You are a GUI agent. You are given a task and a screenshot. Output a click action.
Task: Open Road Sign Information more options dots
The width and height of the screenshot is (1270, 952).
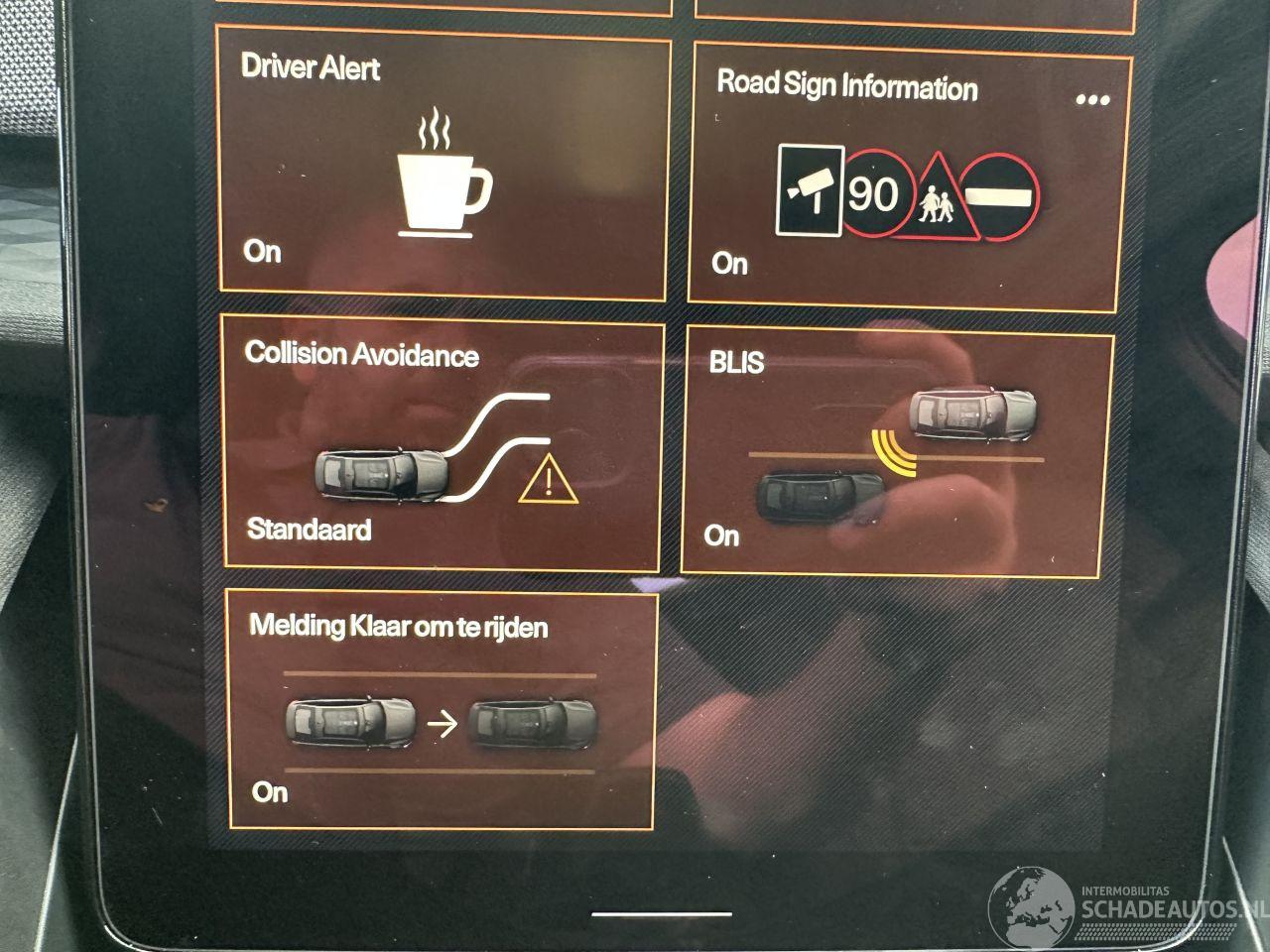tap(1091, 99)
